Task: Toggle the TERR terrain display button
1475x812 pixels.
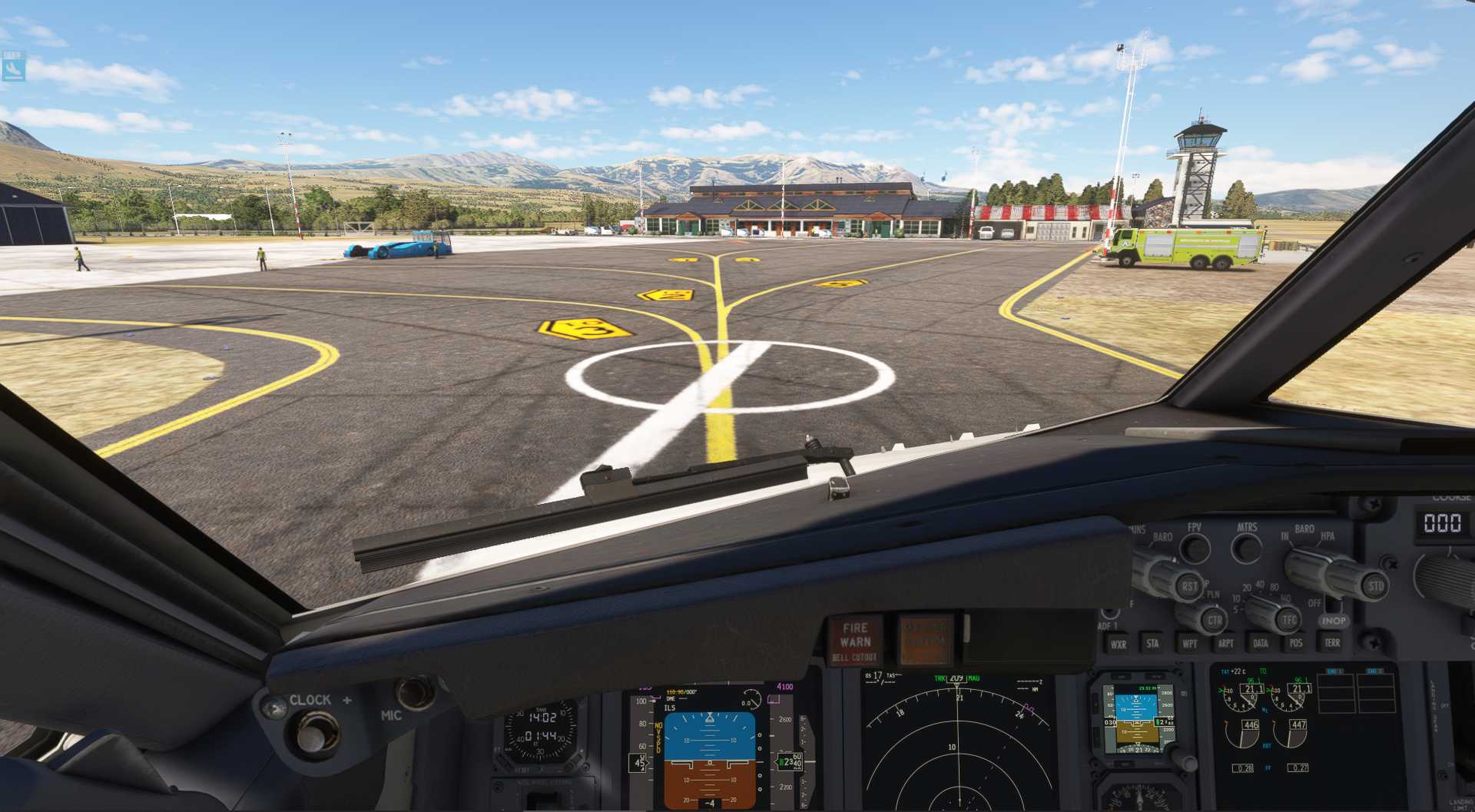Action: pyautogui.click(x=1332, y=642)
